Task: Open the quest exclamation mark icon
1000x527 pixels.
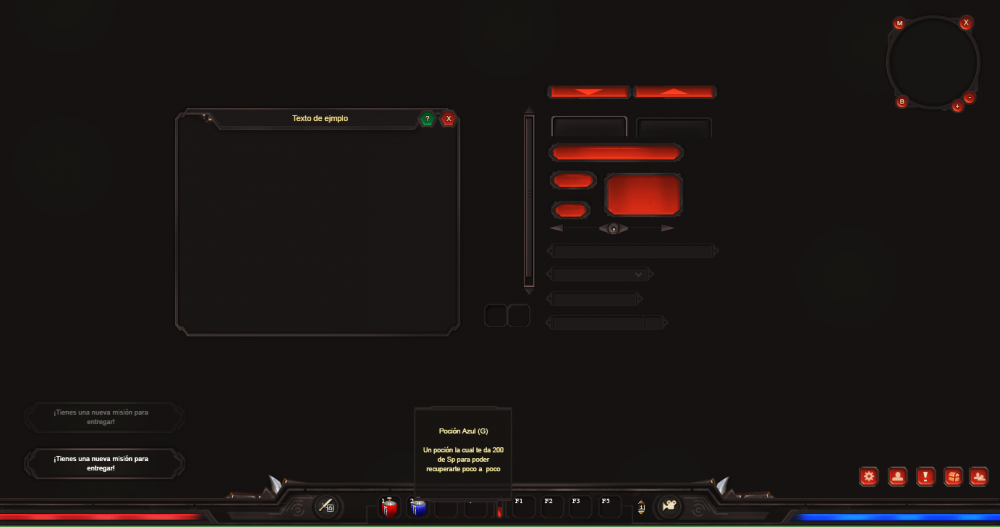Action: pos(925,477)
